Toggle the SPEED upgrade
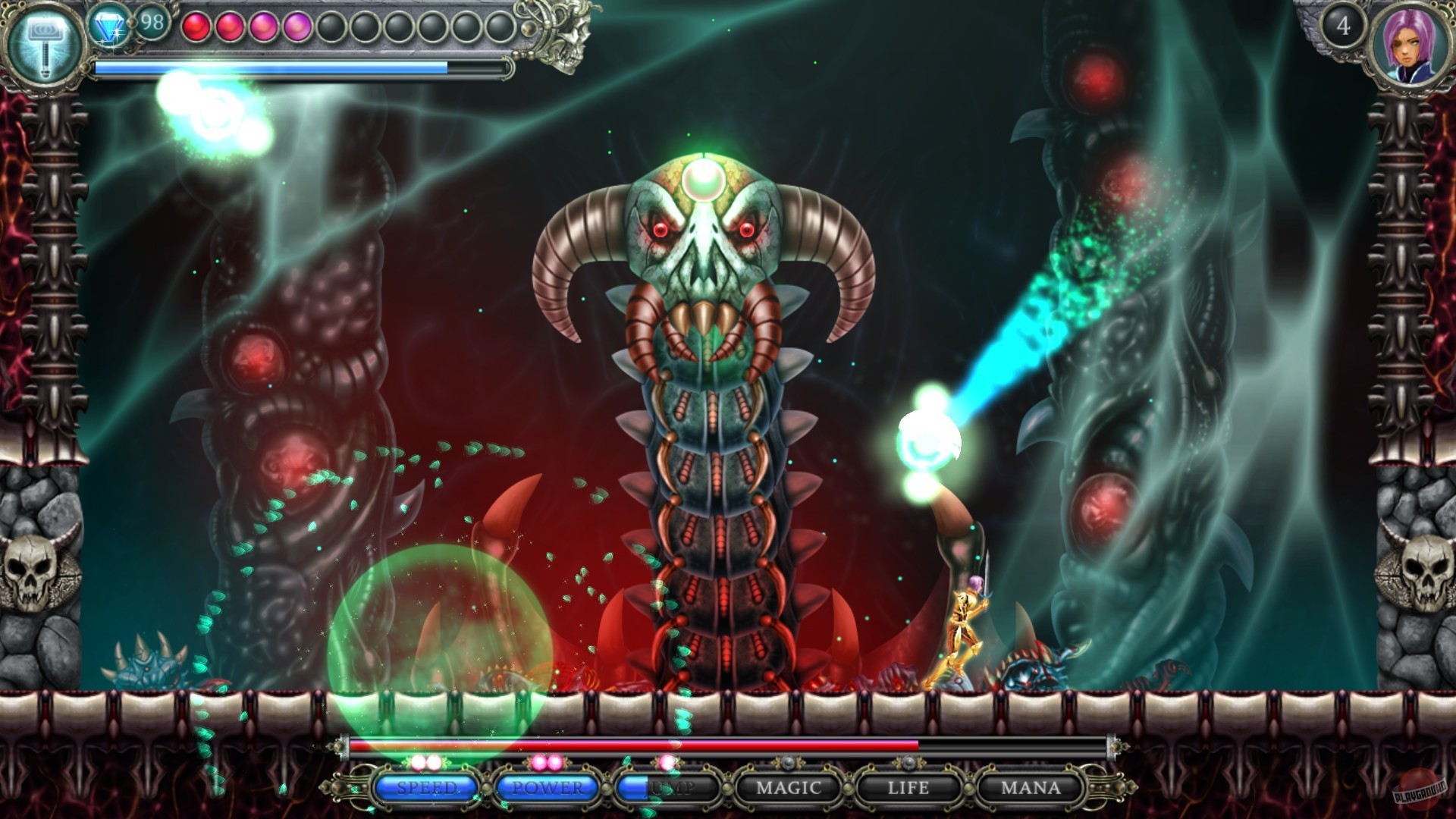The height and width of the screenshot is (819, 1456). [x=425, y=789]
